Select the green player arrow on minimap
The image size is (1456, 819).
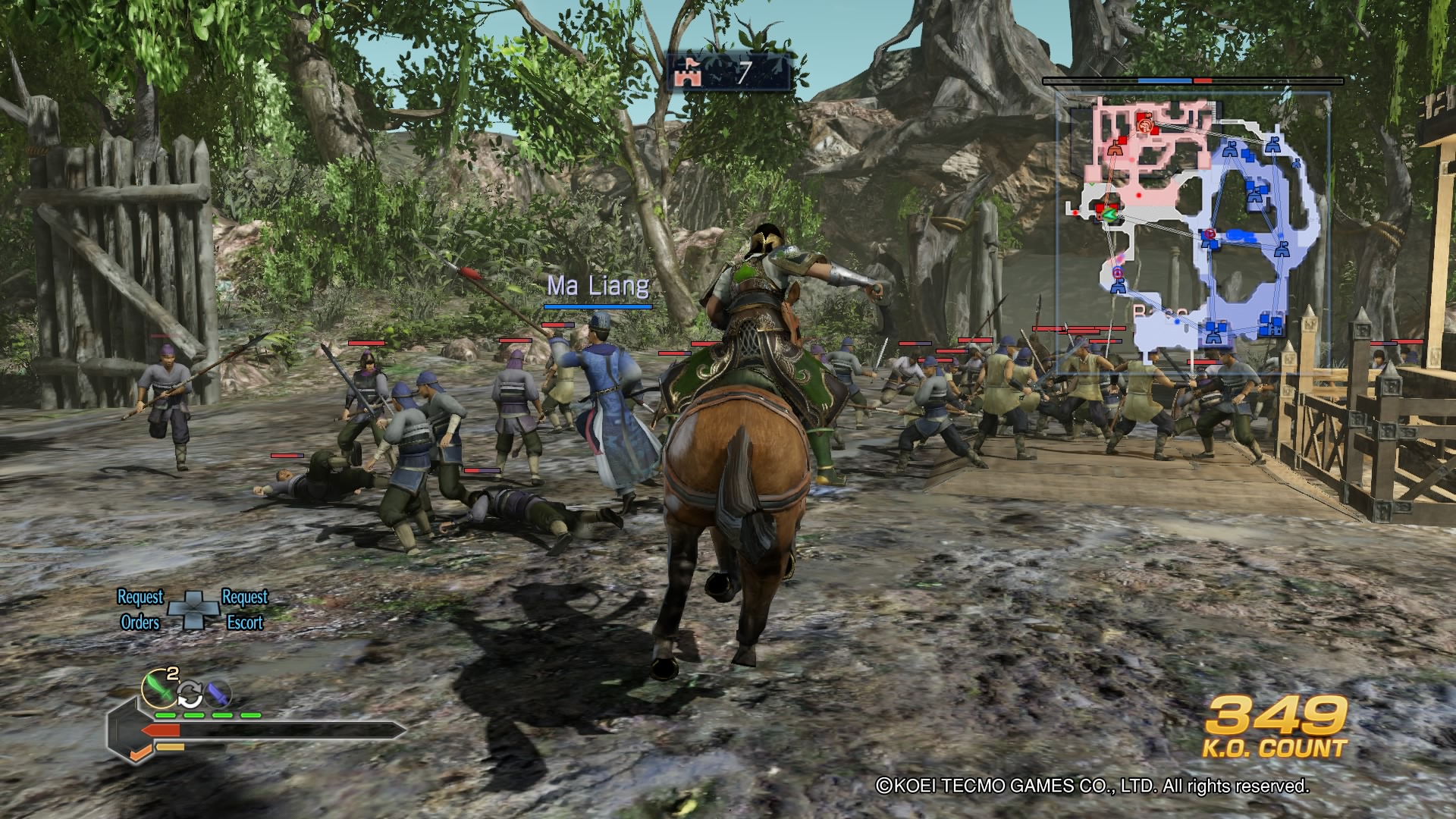[x=1110, y=215]
